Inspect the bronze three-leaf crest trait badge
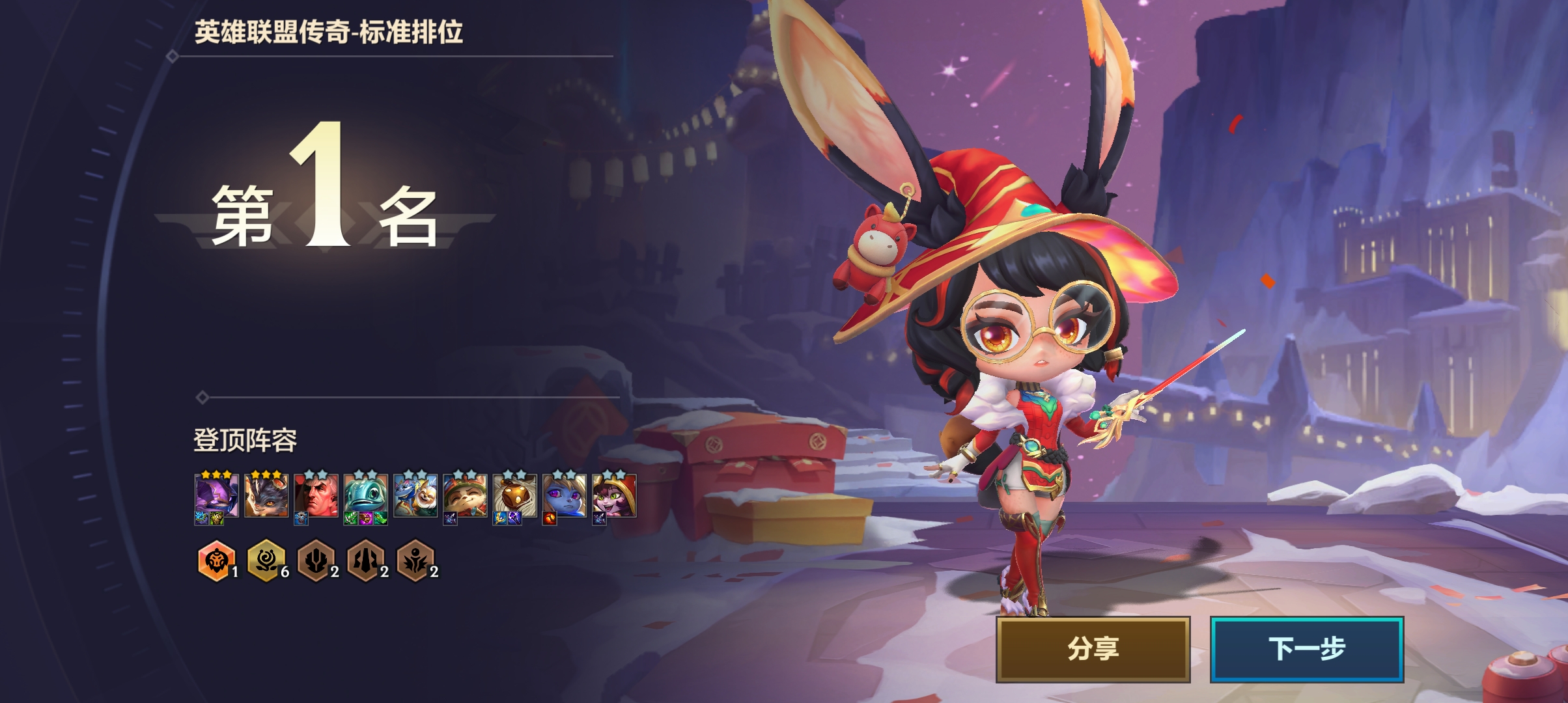 point(316,560)
